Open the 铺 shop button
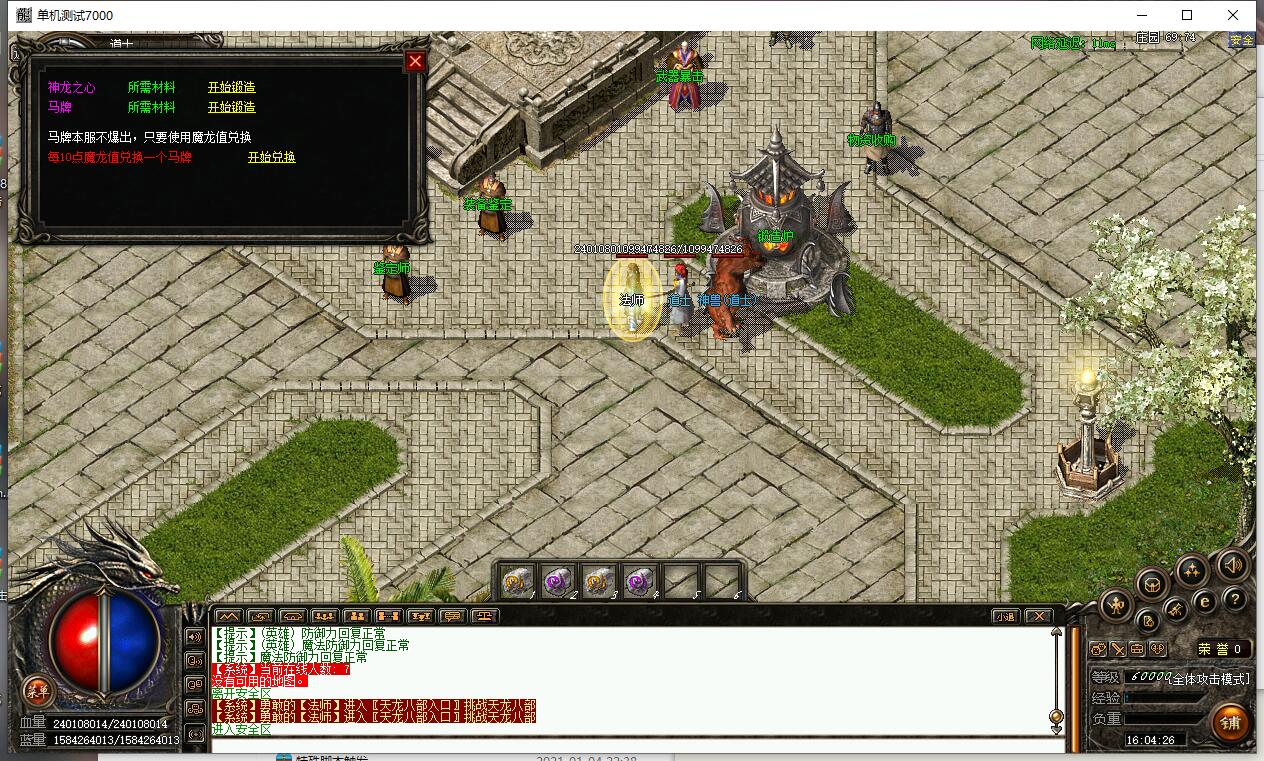1264x761 pixels. tap(1229, 722)
